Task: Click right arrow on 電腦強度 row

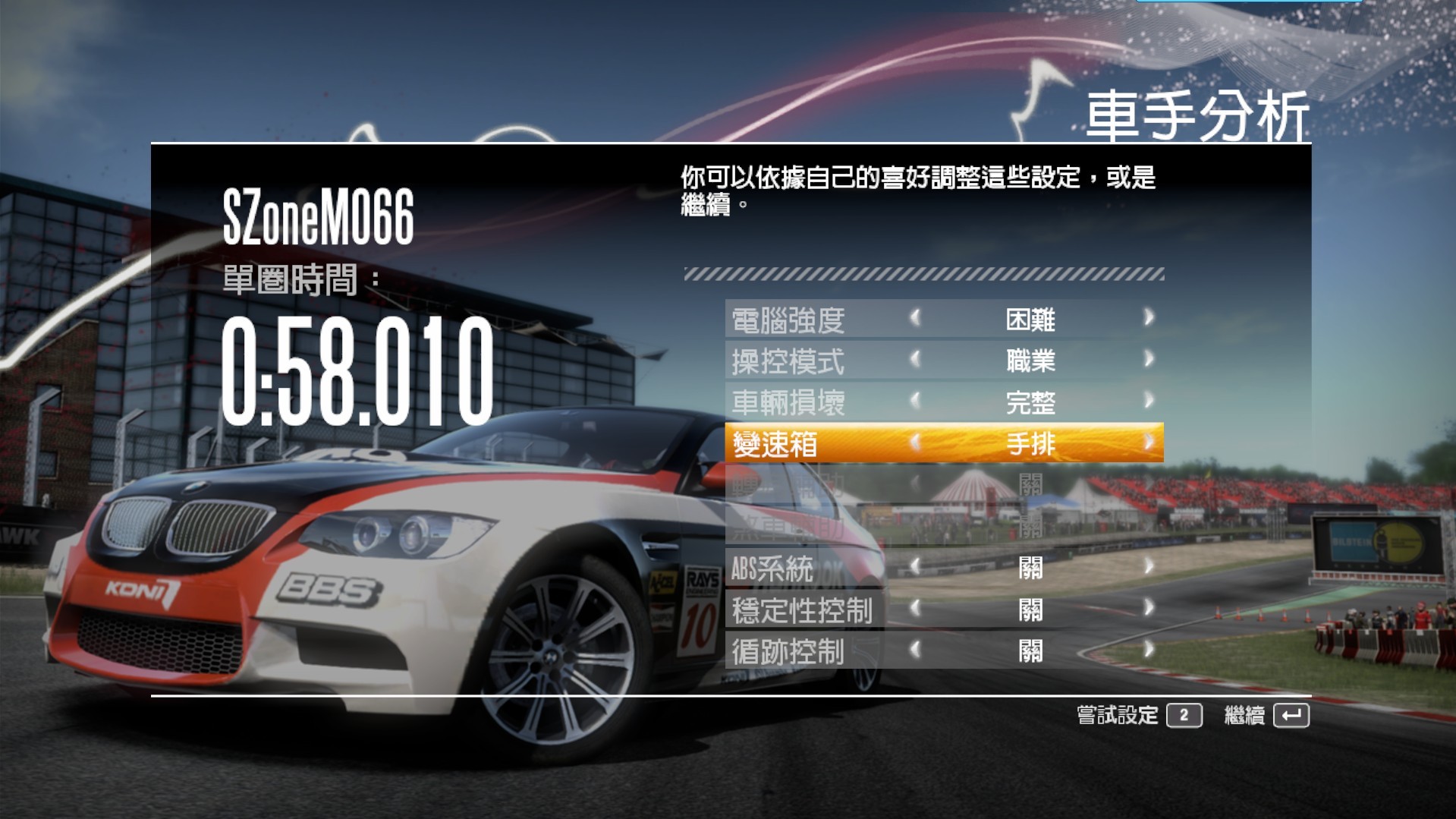Action: pyautogui.click(x=1148, y=317)
